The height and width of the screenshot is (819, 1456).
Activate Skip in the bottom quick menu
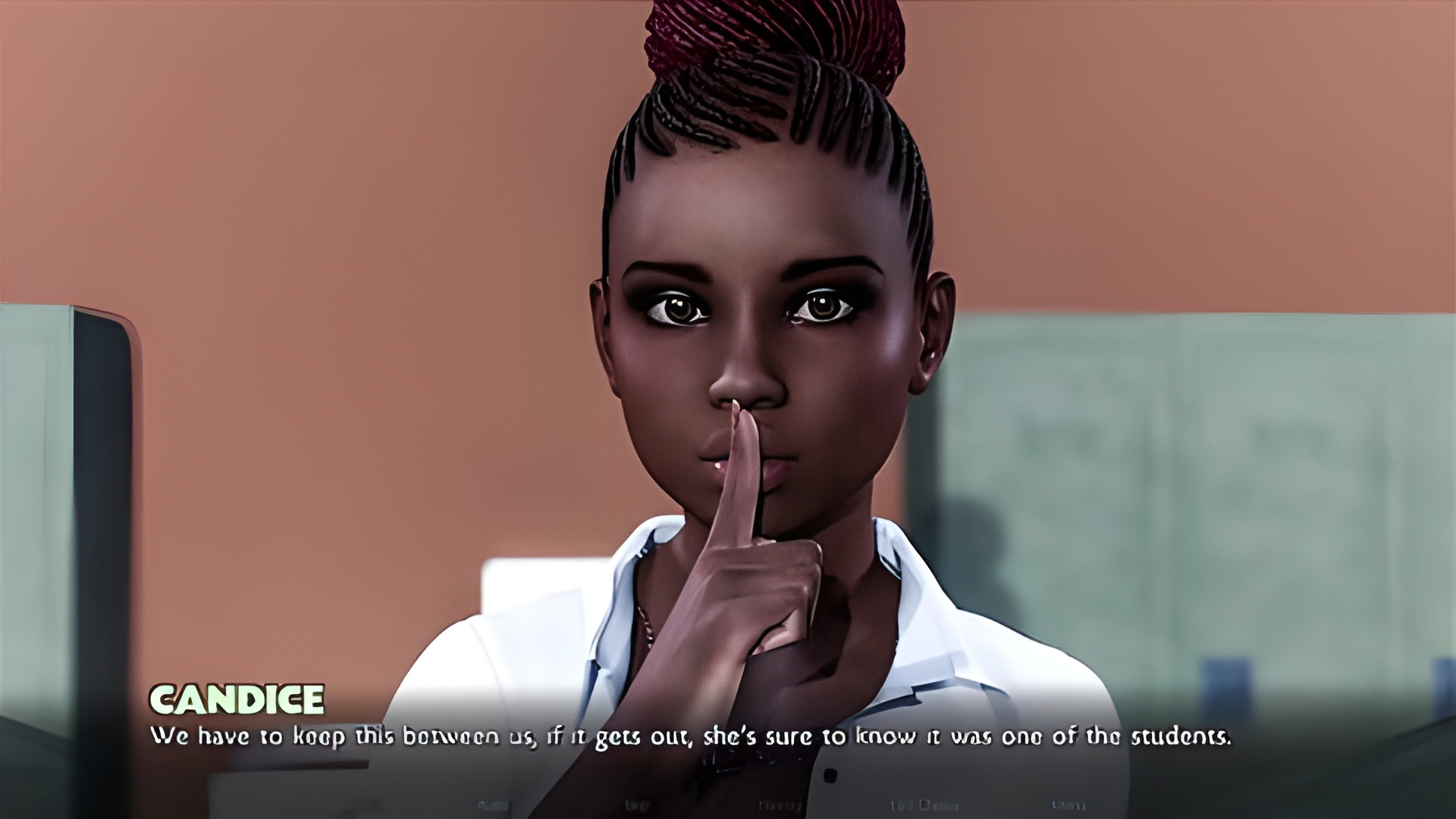click(x=637, y=805)
